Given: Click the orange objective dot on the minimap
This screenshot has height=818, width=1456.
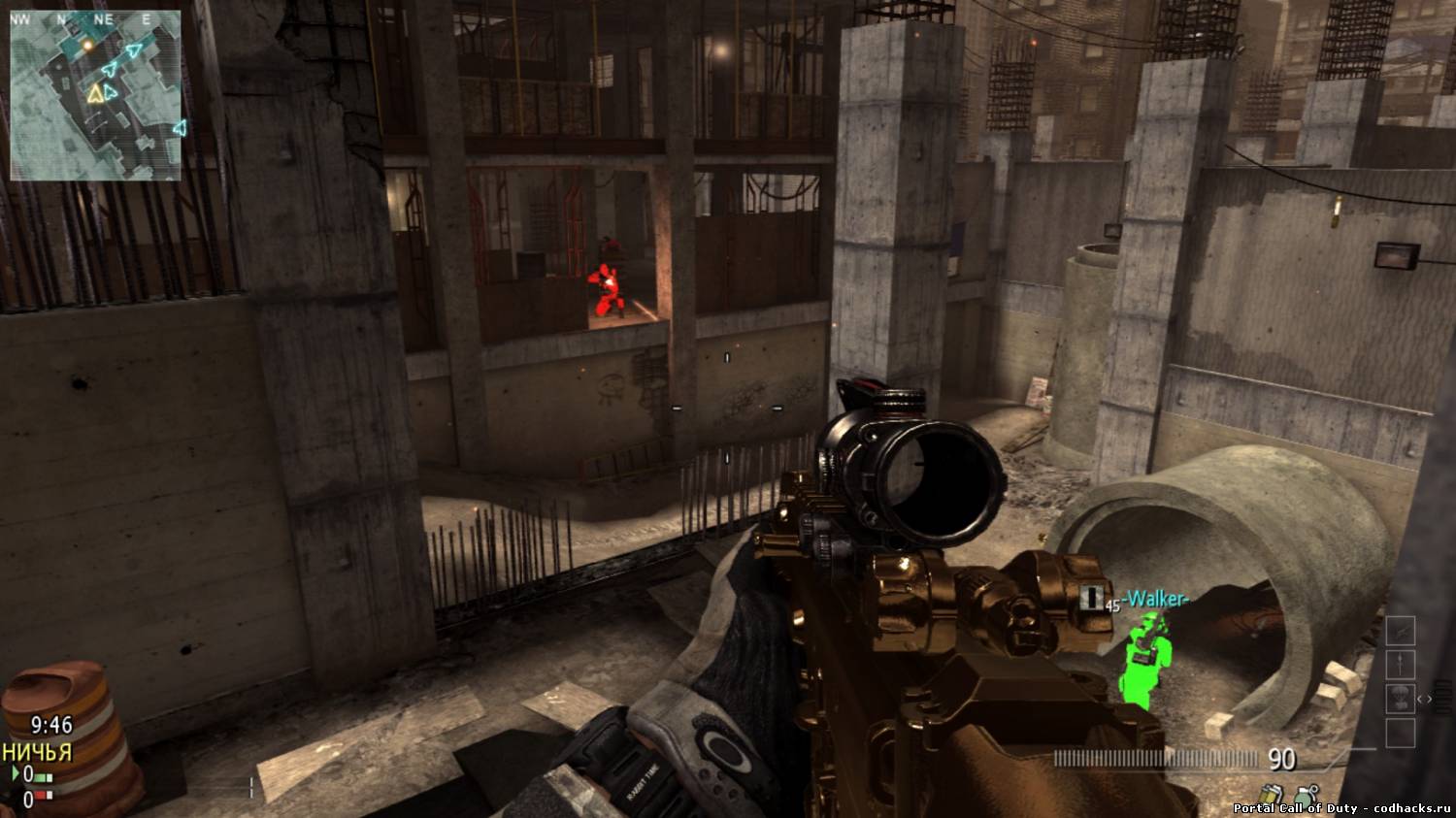Looking at the screenshot, I should click(88, 44).
